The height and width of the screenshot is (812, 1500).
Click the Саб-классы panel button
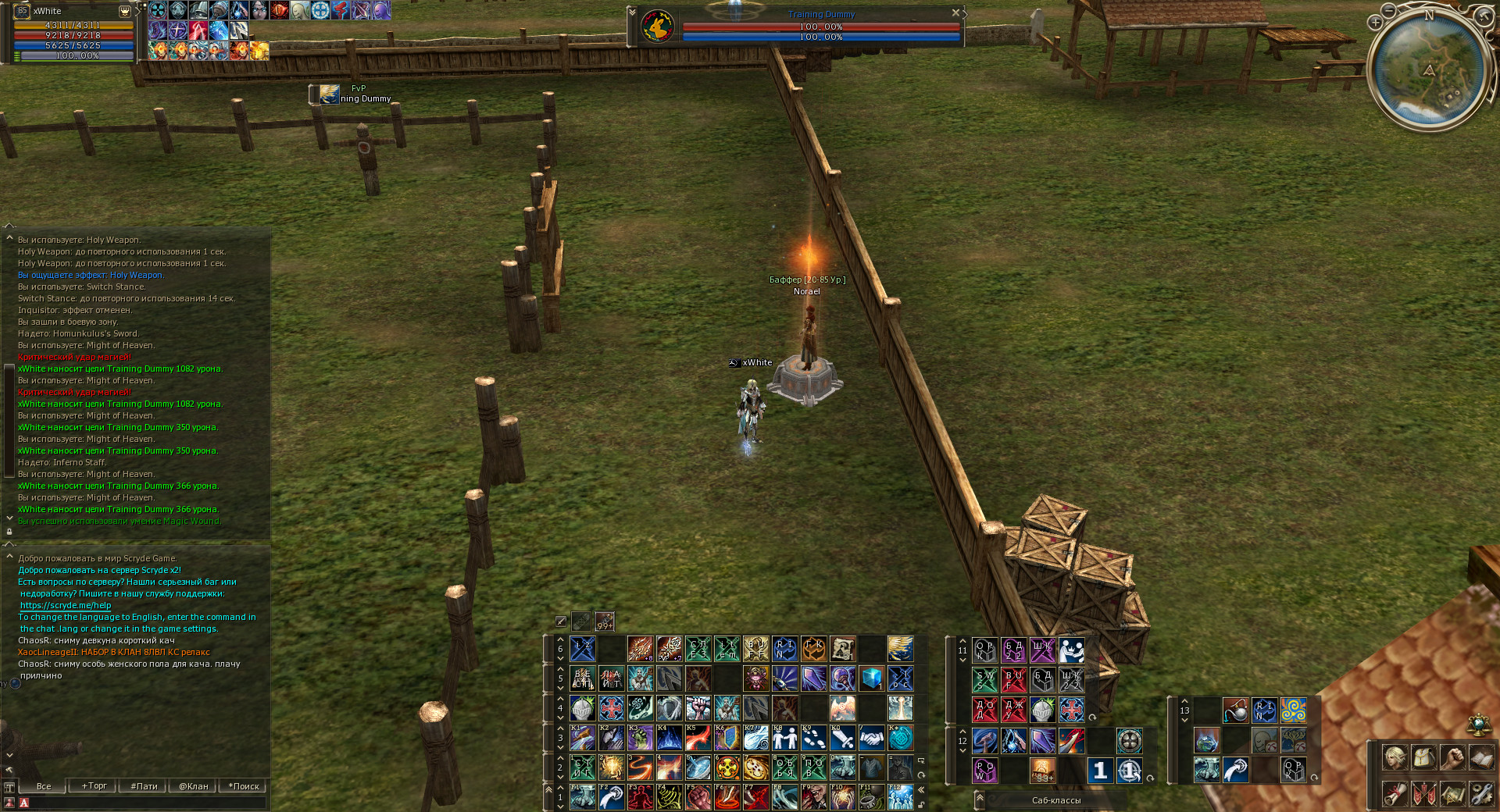pos(1055,800)
